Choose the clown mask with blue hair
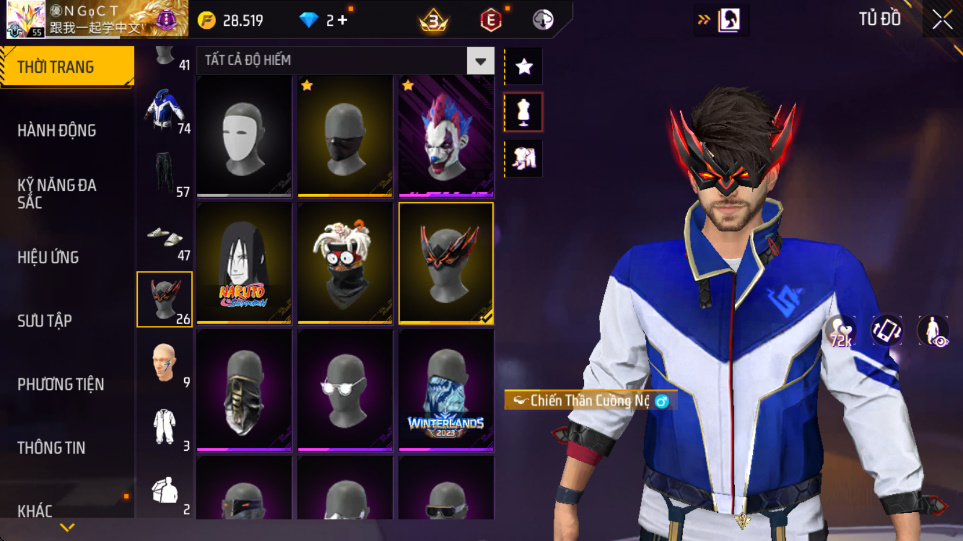 446,135
